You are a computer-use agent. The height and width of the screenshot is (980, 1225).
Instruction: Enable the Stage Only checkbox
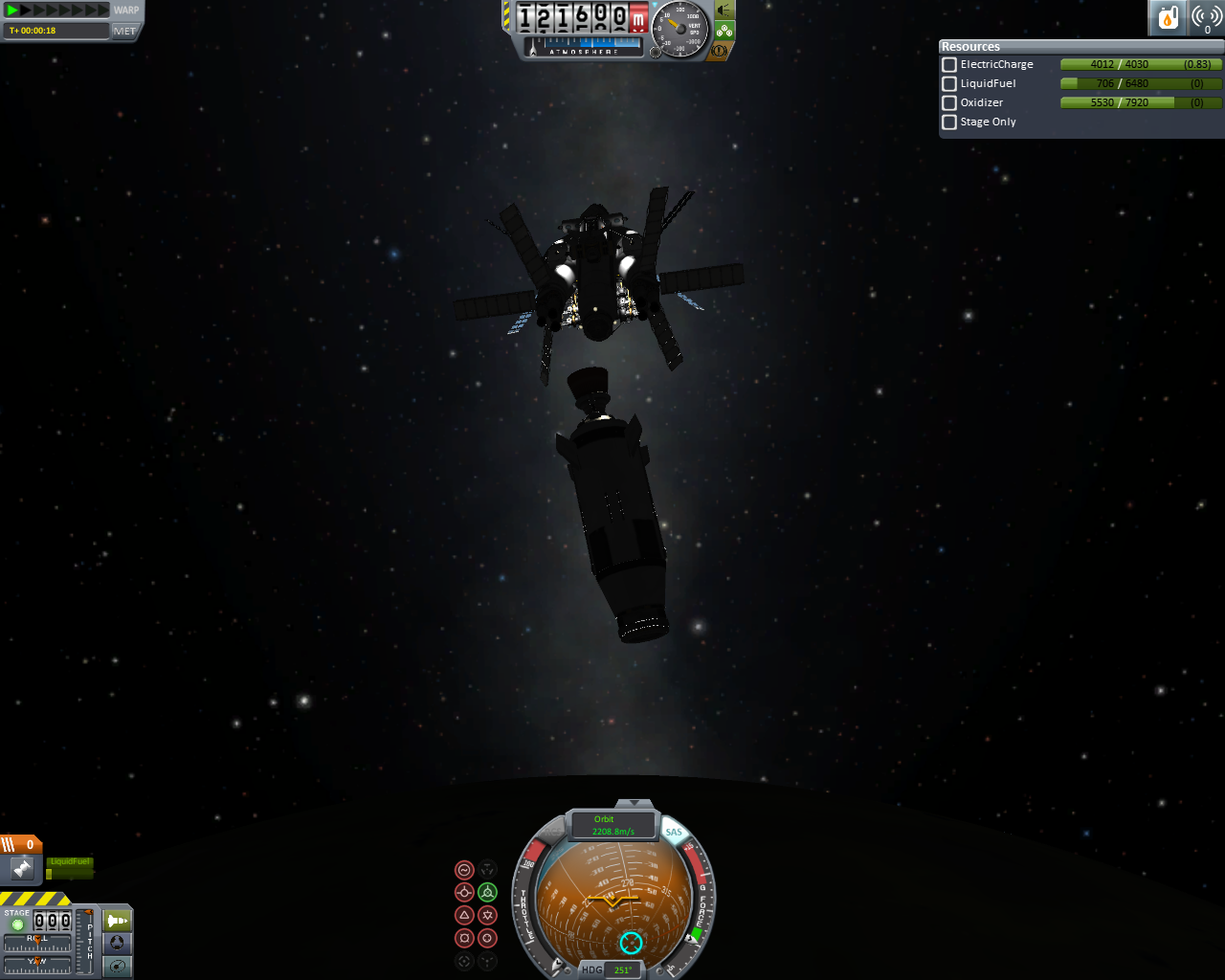pyautogui.click(x=949, y=122)
